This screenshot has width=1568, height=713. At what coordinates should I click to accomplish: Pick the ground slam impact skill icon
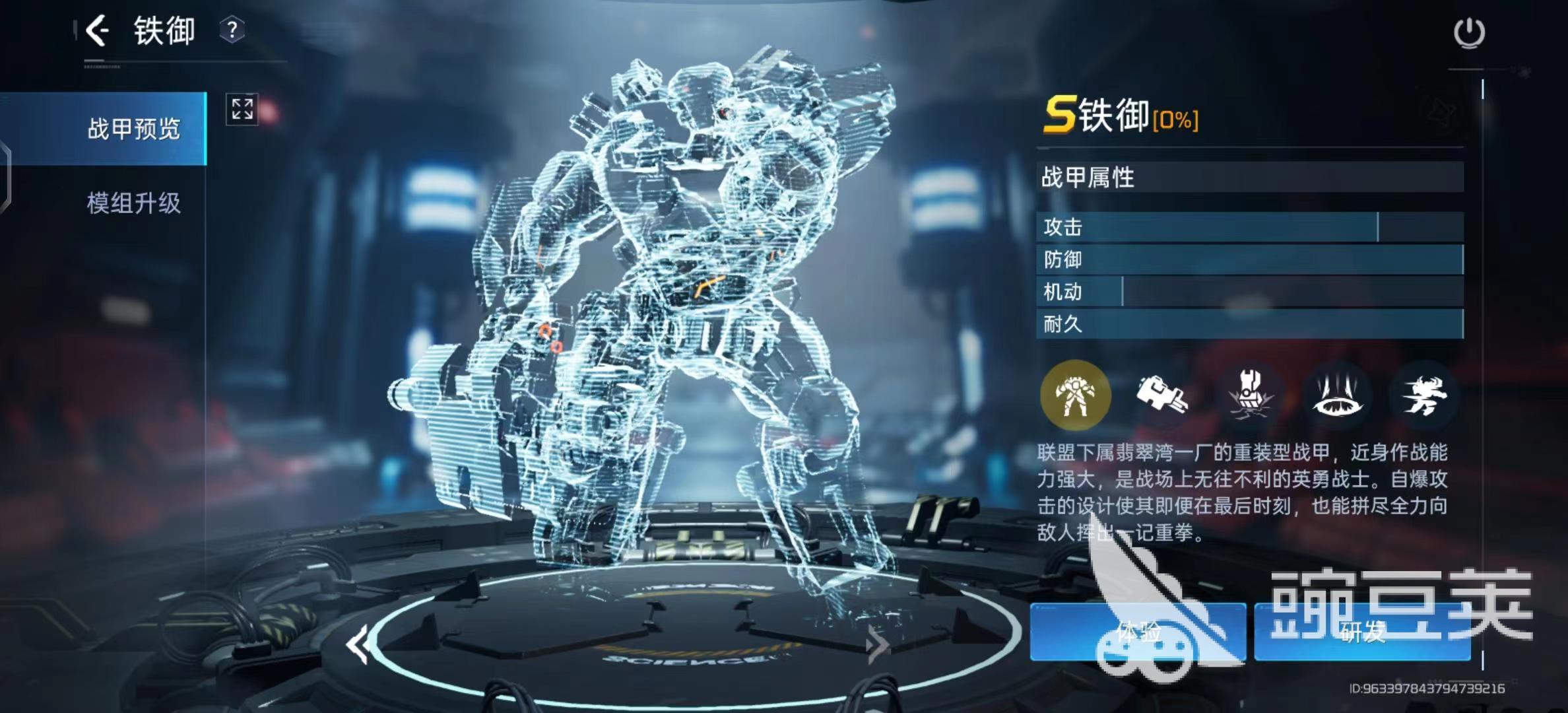click(x=1337, y=395)
